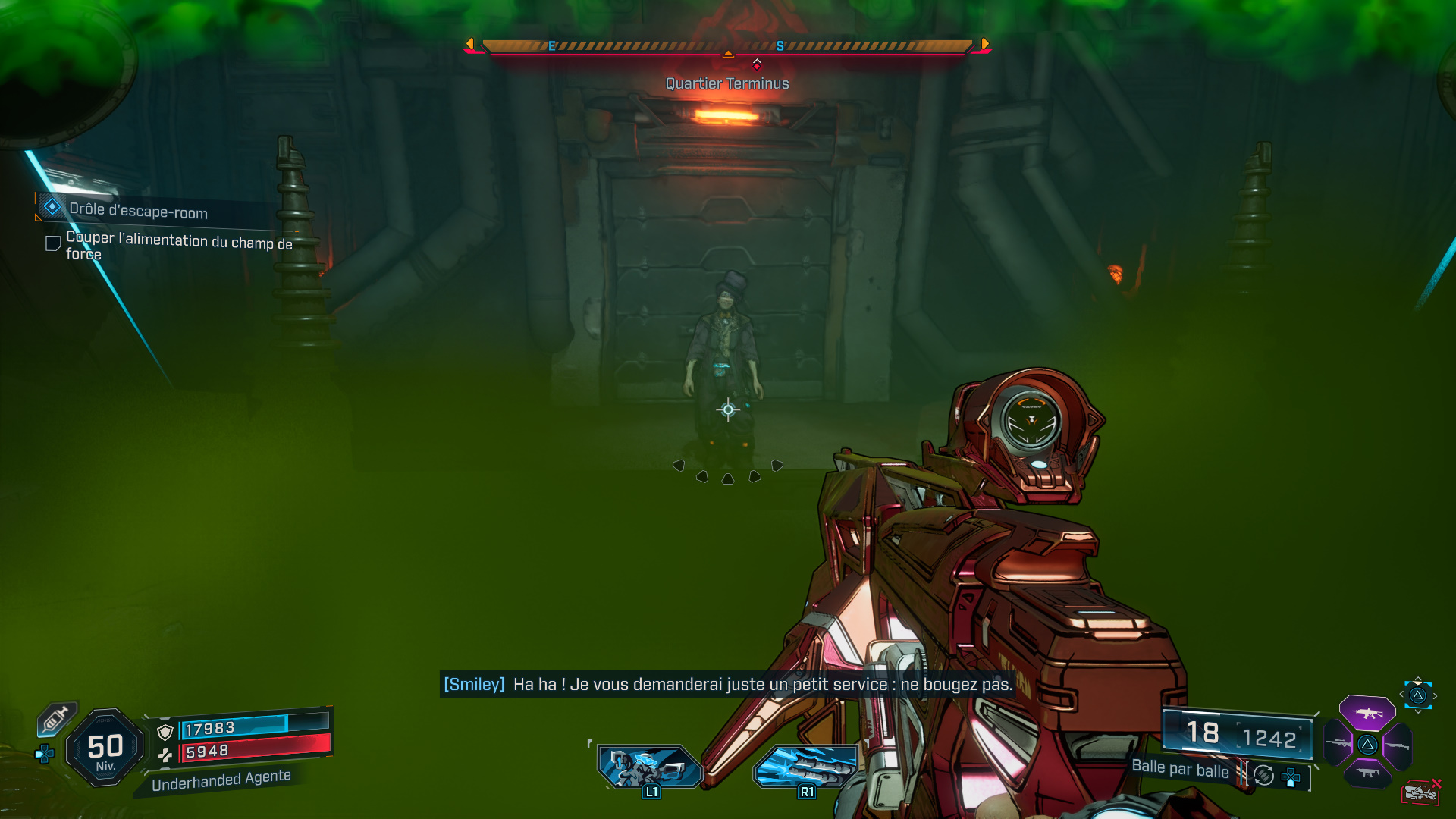Activate the L1 action skill icon
Screen dimensions: 1456x819
pyautogui.click(x=651, y=766)
